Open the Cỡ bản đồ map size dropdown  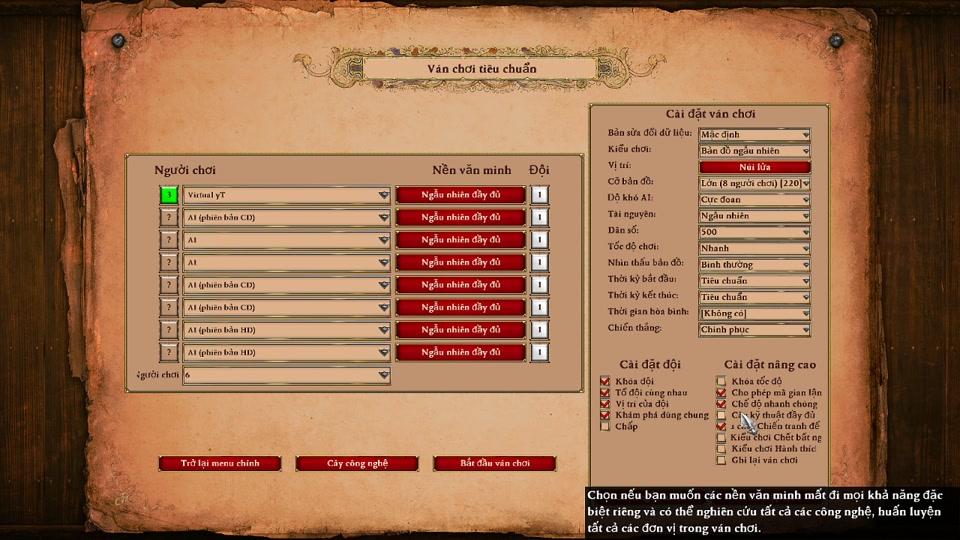(754, 183)
